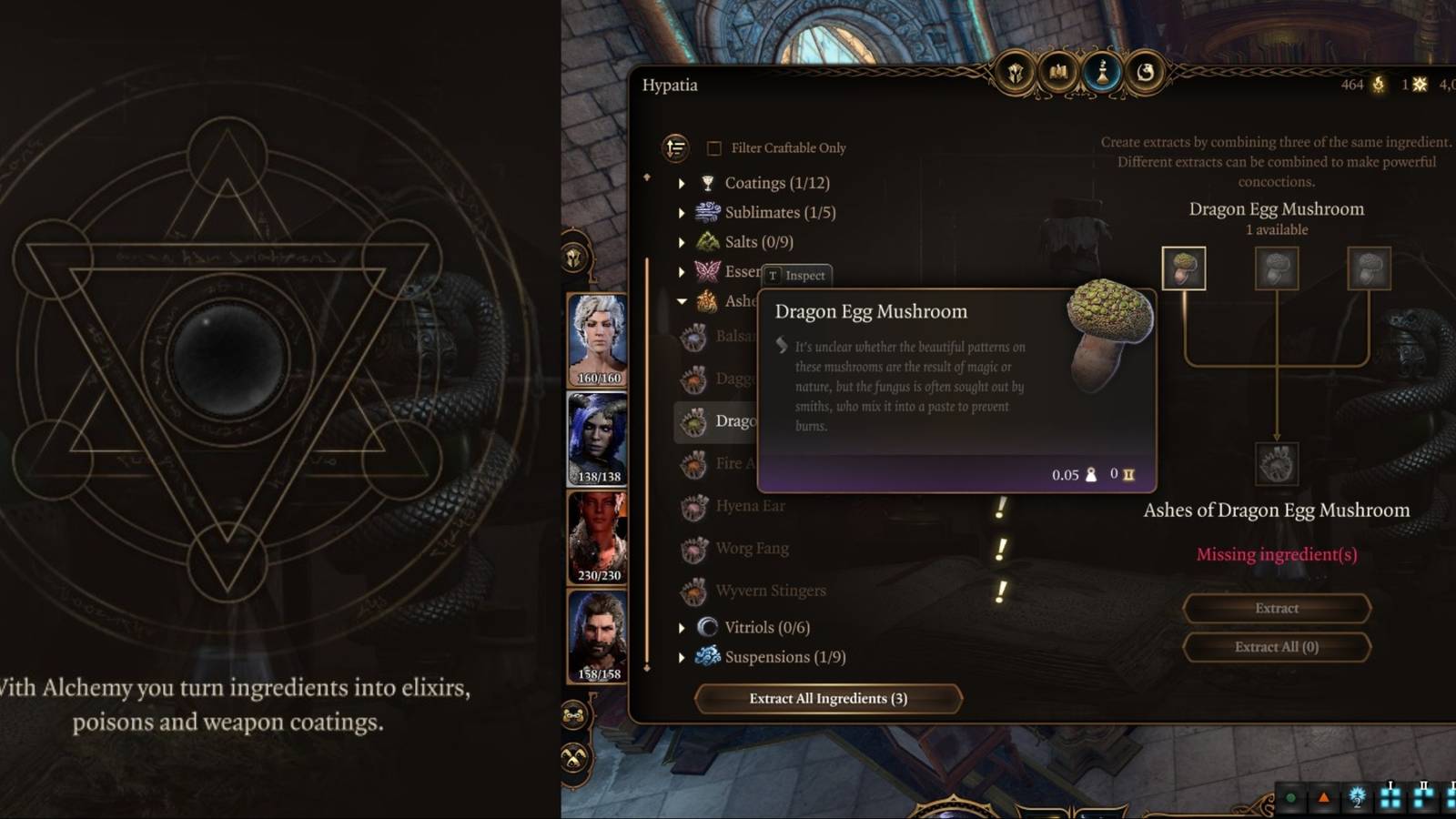The image size is (1456, 819).
Task: Click Extract All Ingredients (3)
Action: [829, 699]
